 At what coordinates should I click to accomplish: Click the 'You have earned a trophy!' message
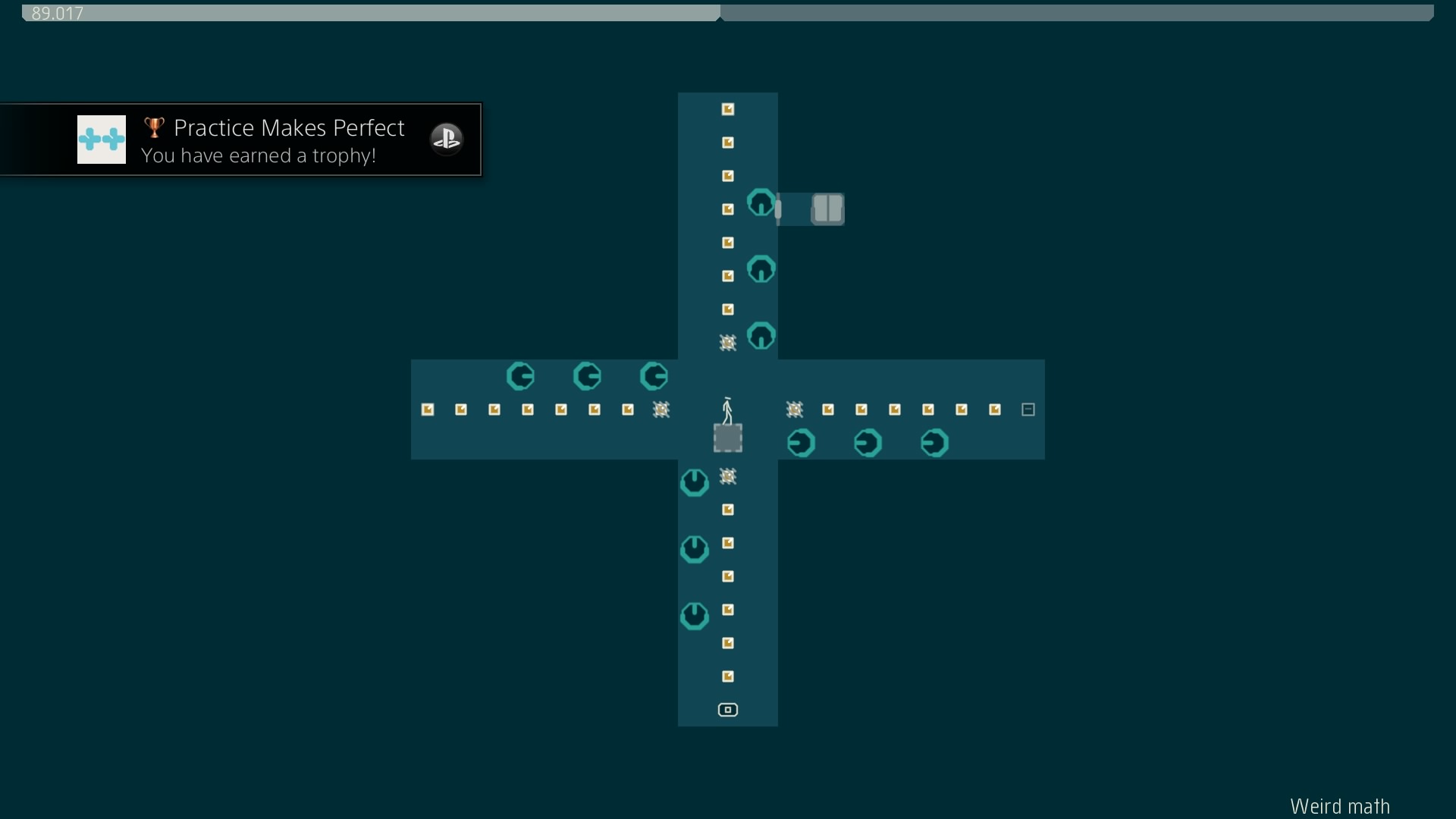[258, 155]
